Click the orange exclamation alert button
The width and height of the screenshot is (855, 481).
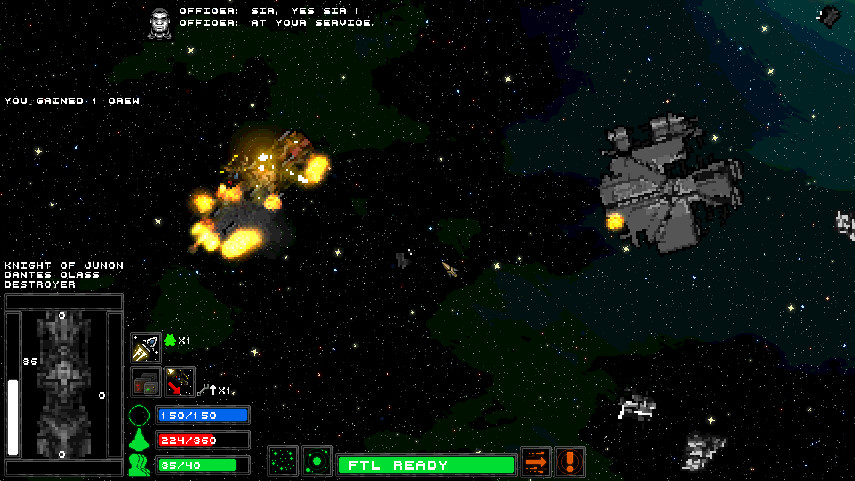570,462
